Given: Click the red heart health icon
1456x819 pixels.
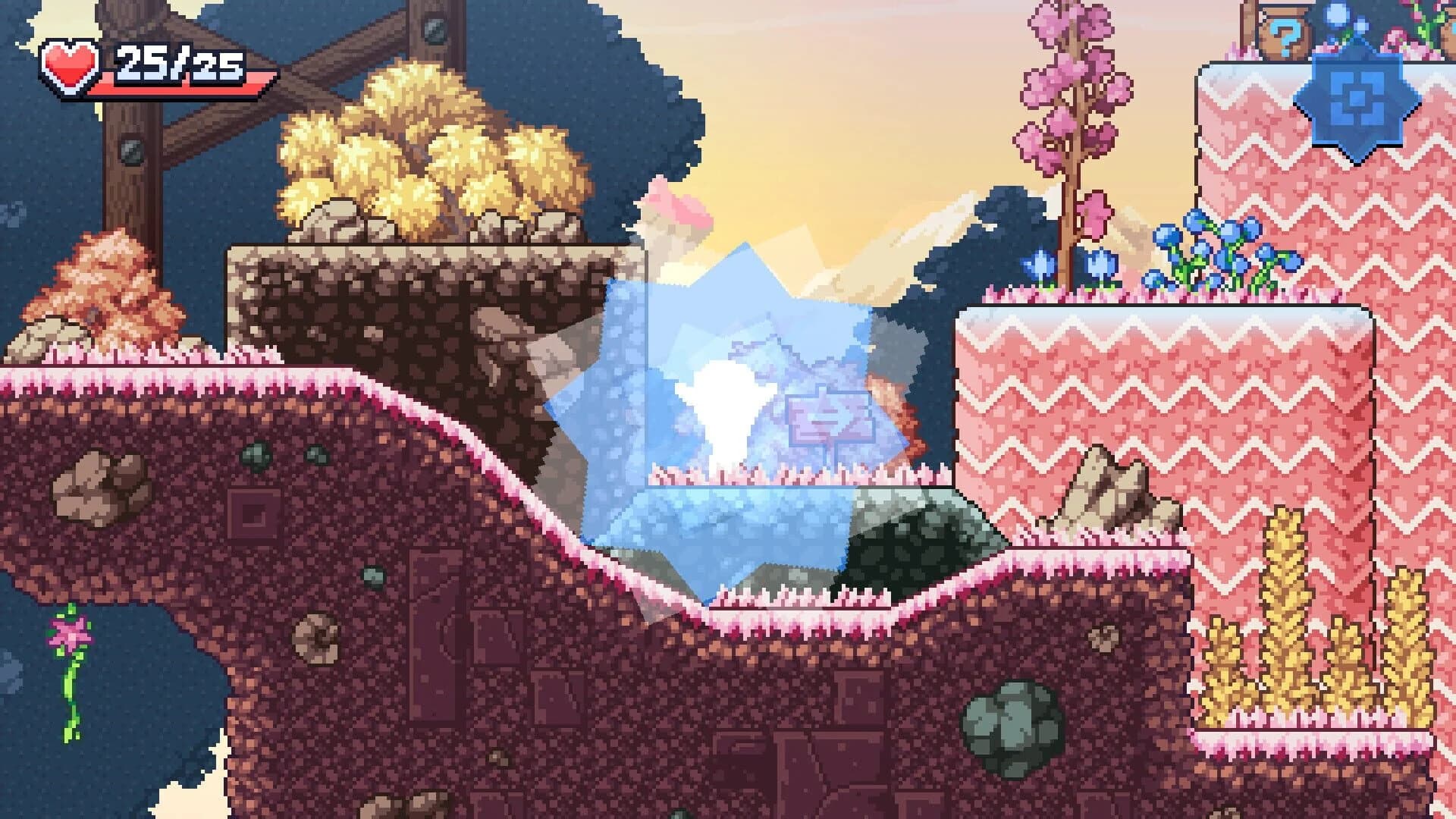Looking at the screenshot, I should [68, 64].
